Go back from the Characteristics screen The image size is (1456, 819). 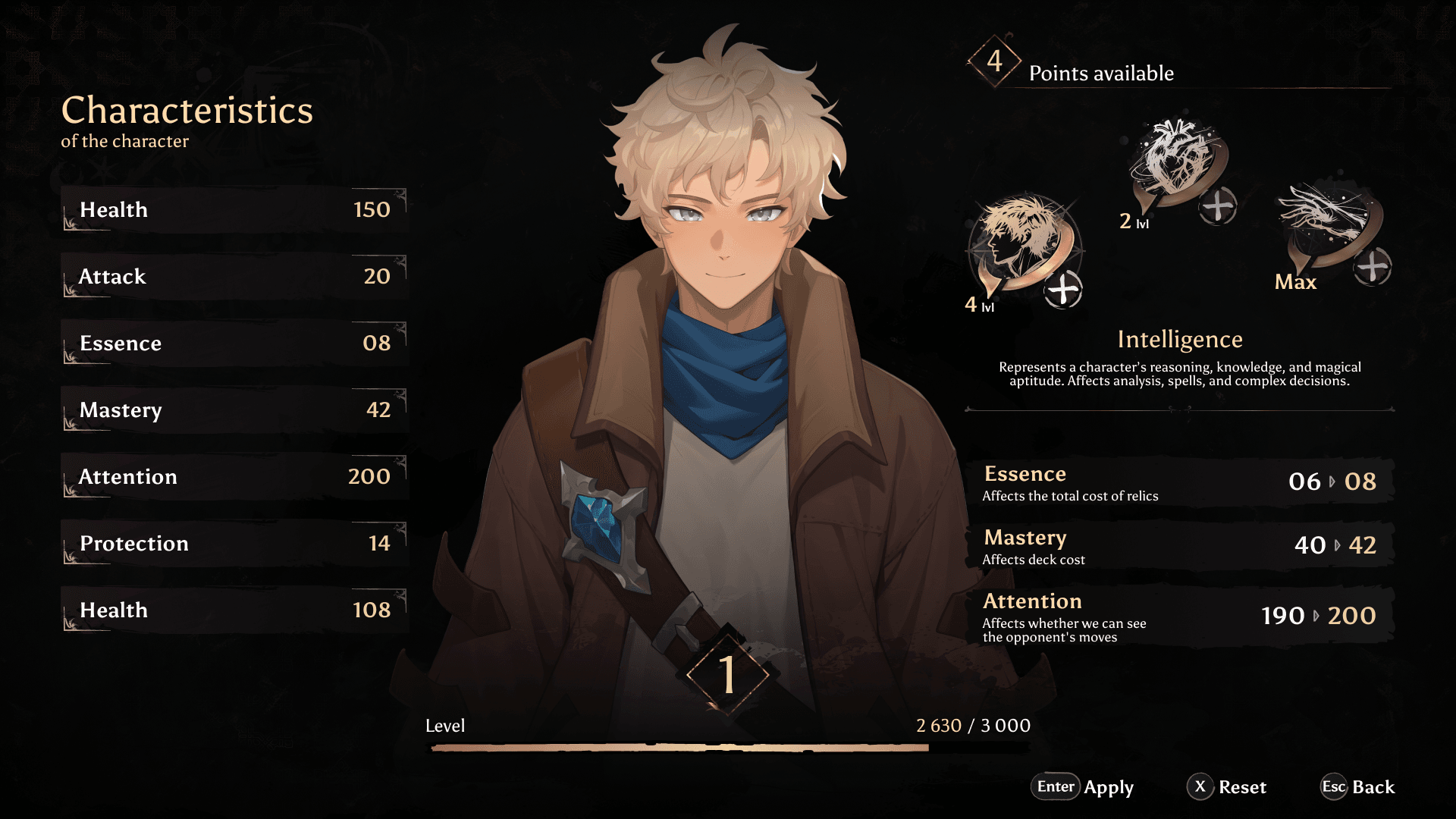pyautogui.click(x=1357, y=787)
